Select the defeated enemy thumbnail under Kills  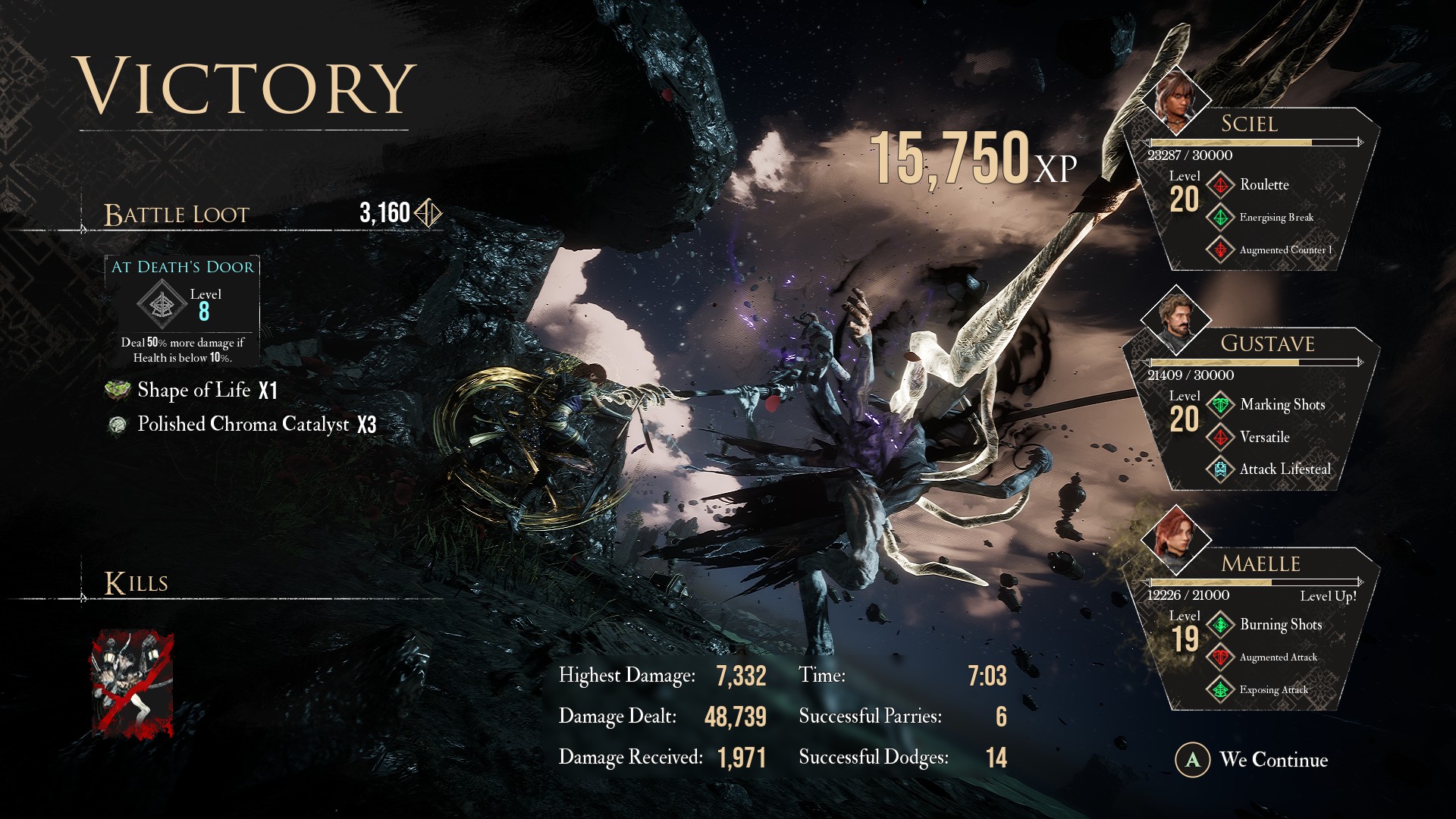[133, 685]
